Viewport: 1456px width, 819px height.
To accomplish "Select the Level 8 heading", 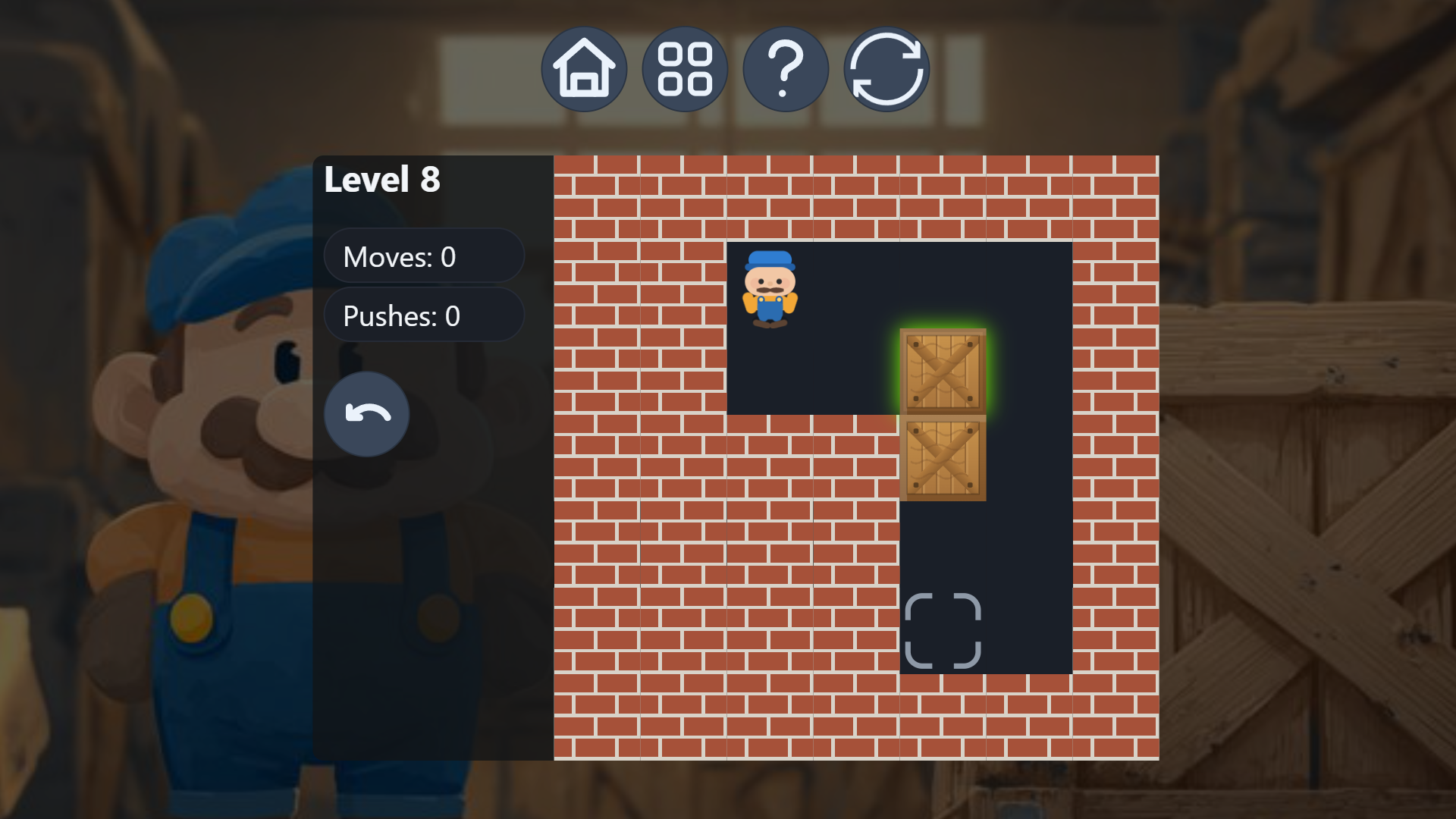I will coord(383,180).
